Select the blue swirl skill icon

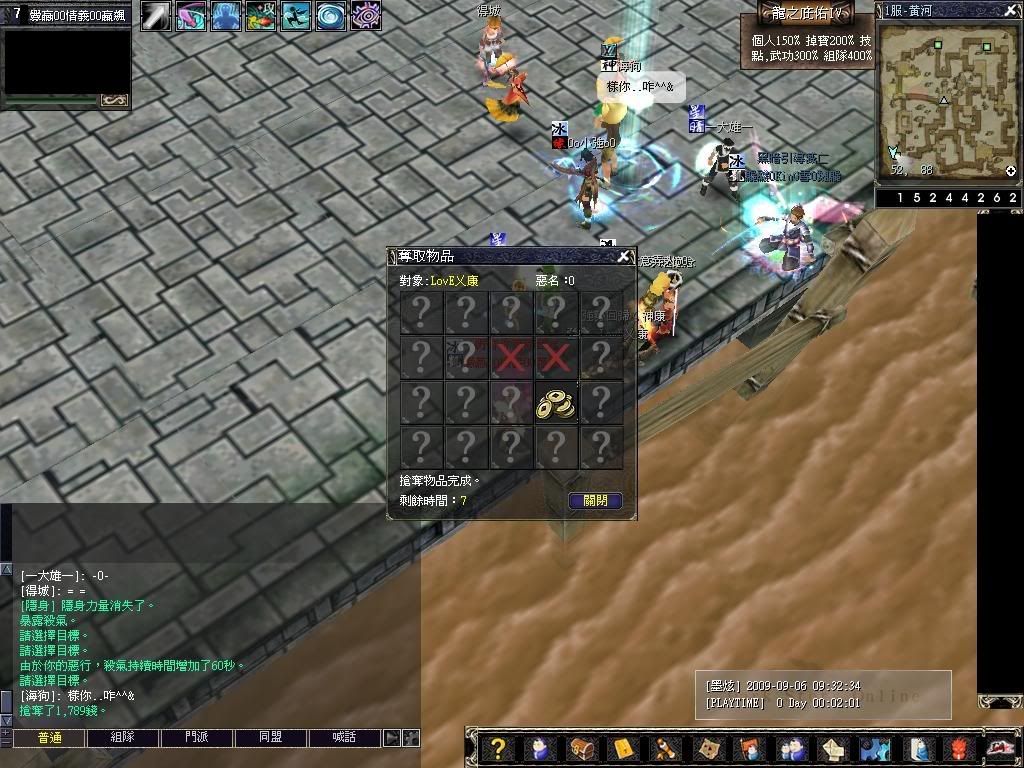pos(330,16)
